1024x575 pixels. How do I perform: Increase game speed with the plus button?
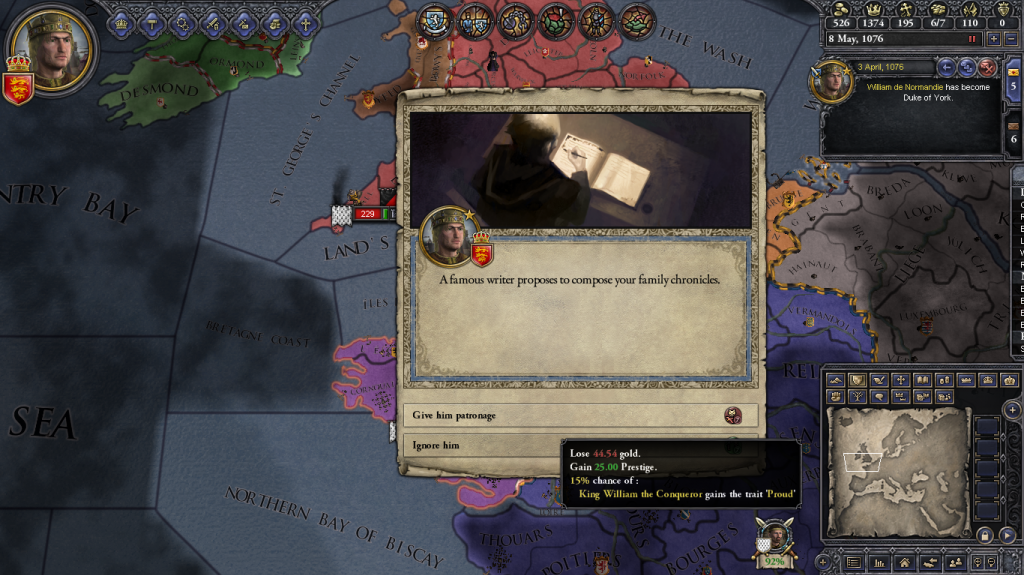pos(994,38)
